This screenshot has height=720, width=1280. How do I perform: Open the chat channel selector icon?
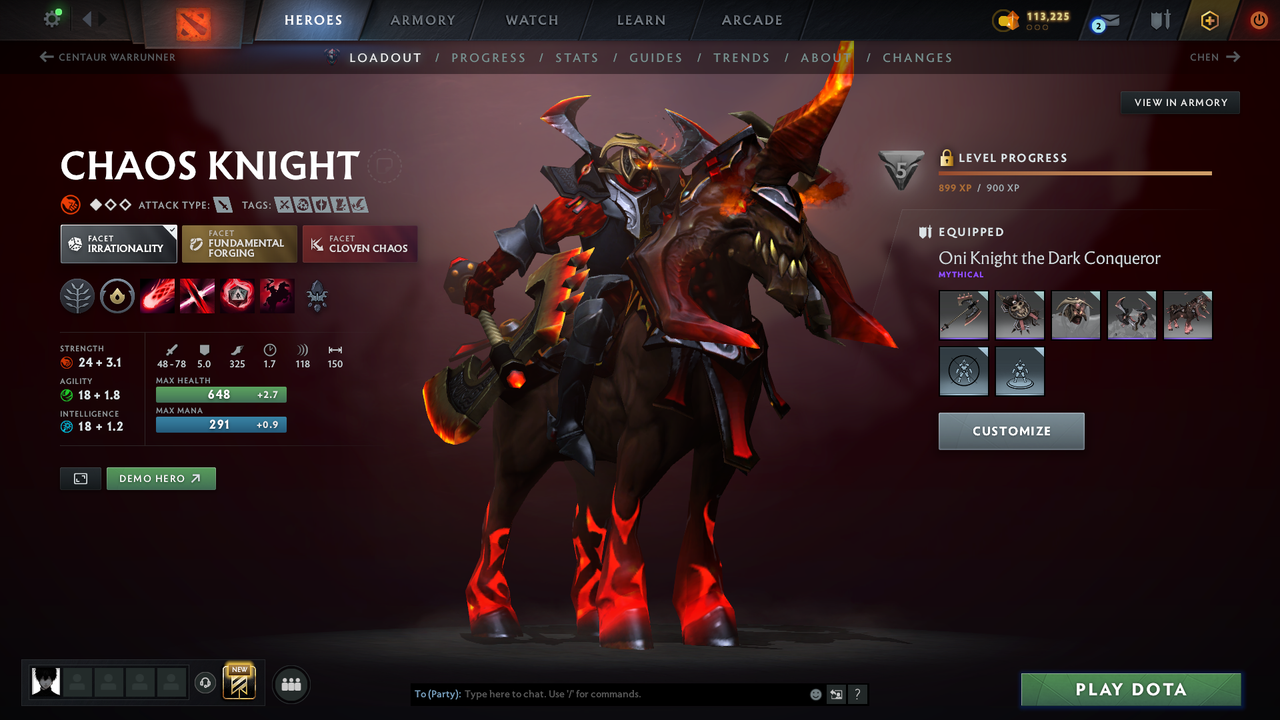(836, 693)
